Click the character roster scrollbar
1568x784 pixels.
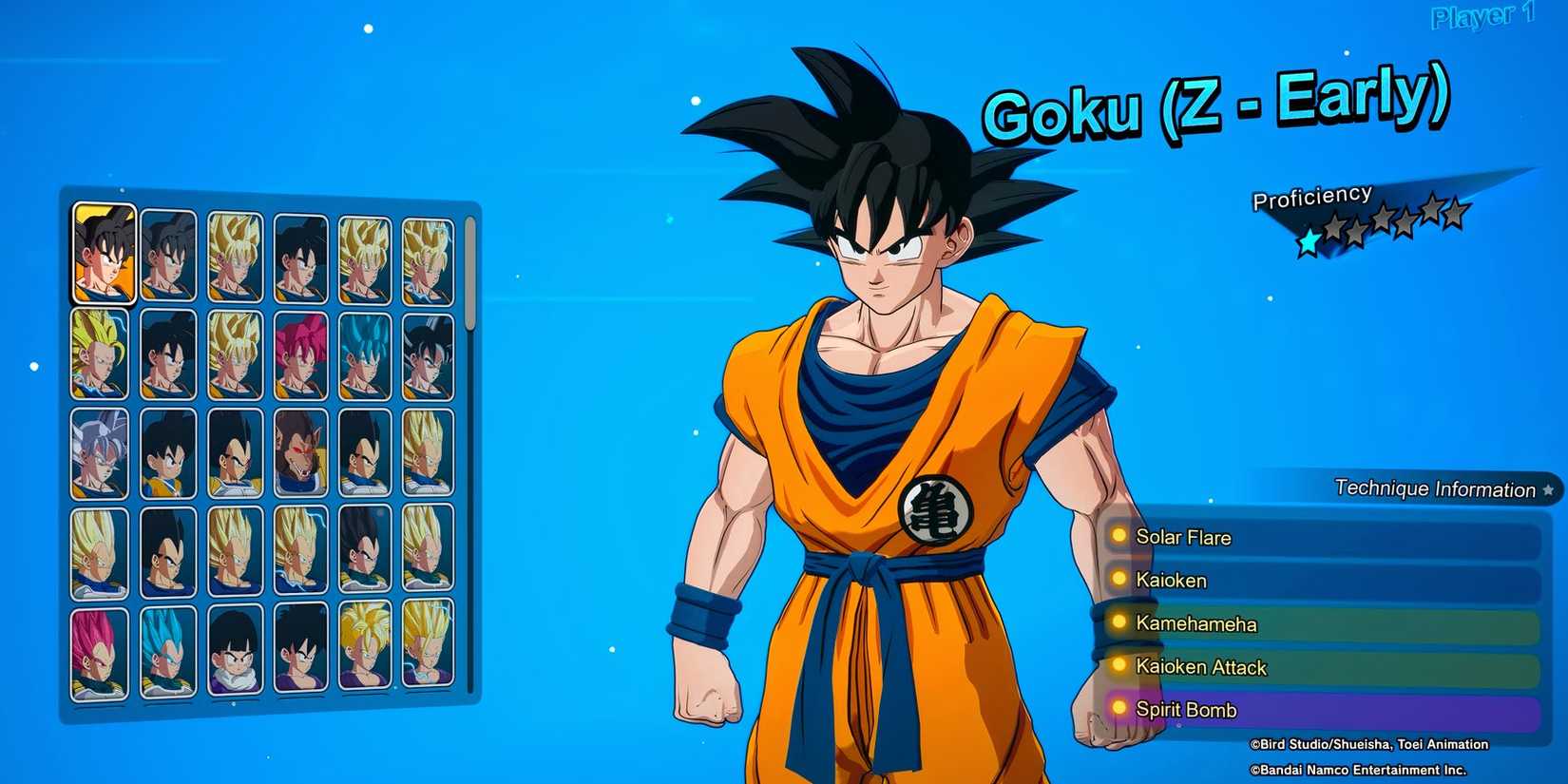(x=469, y=276)
